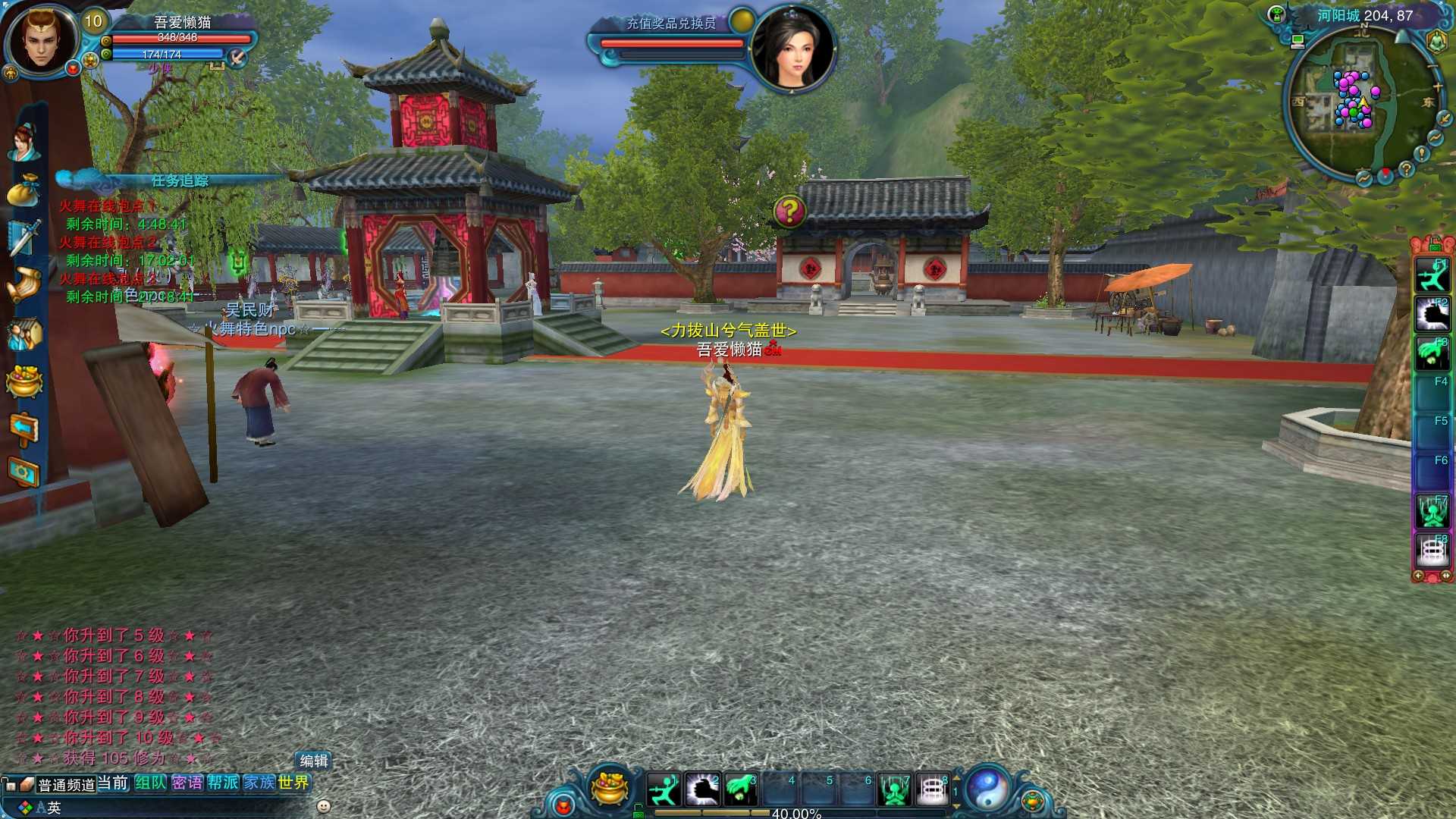
Task: Open the gear settings panel icon
Action: (x=24, y=472)
